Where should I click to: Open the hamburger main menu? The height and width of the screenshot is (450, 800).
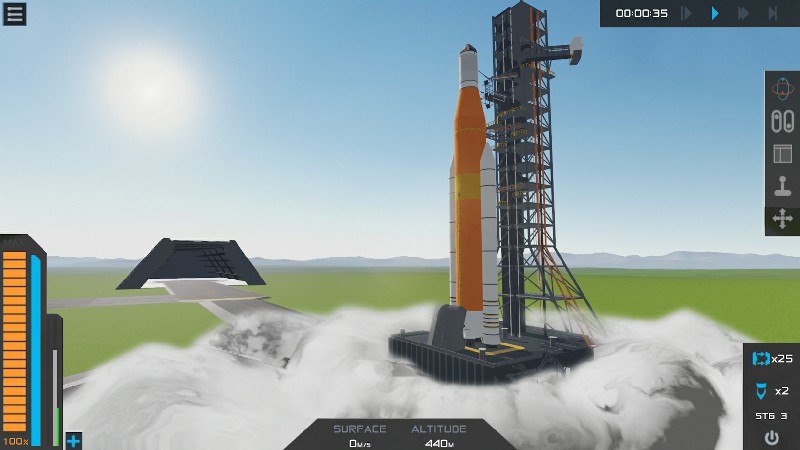click(x=14, y=13)
